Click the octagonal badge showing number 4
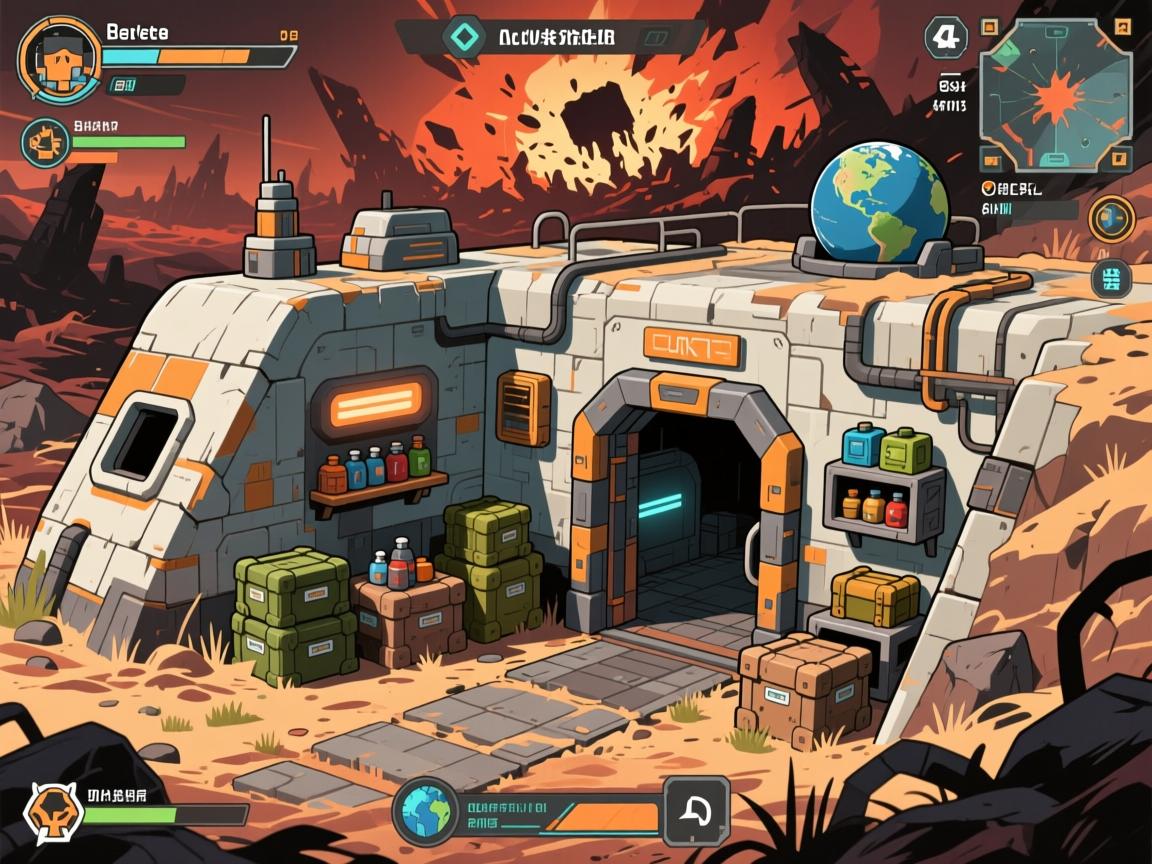Viewport: 1152px width, 864px height. 944,38
